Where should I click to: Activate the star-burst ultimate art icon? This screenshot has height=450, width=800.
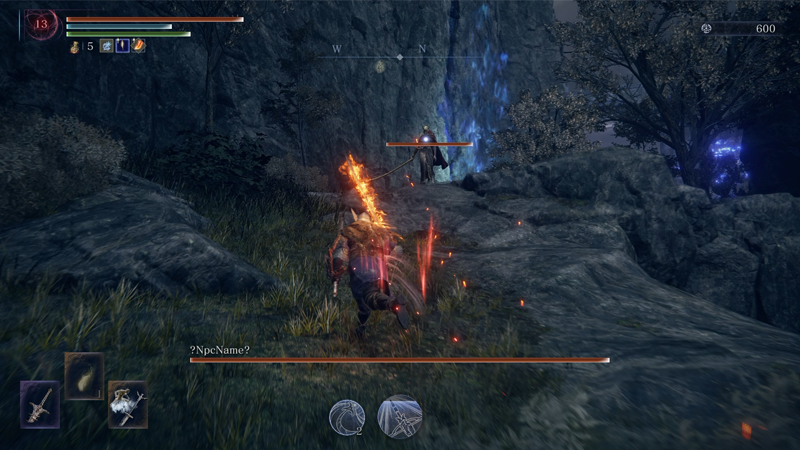click(x=400, y=416)
